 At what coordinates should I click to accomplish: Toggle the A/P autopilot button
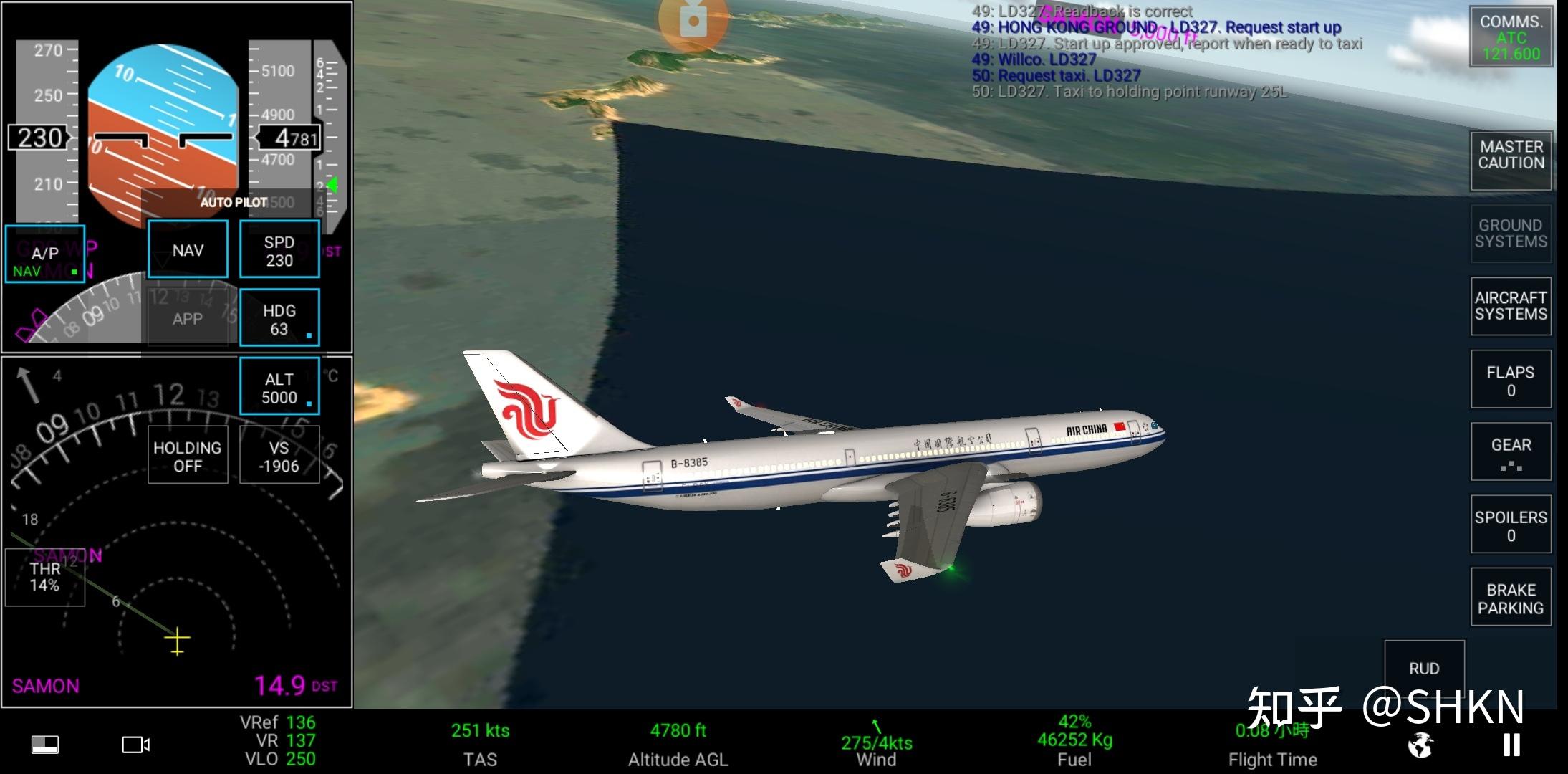pos(44,254)
